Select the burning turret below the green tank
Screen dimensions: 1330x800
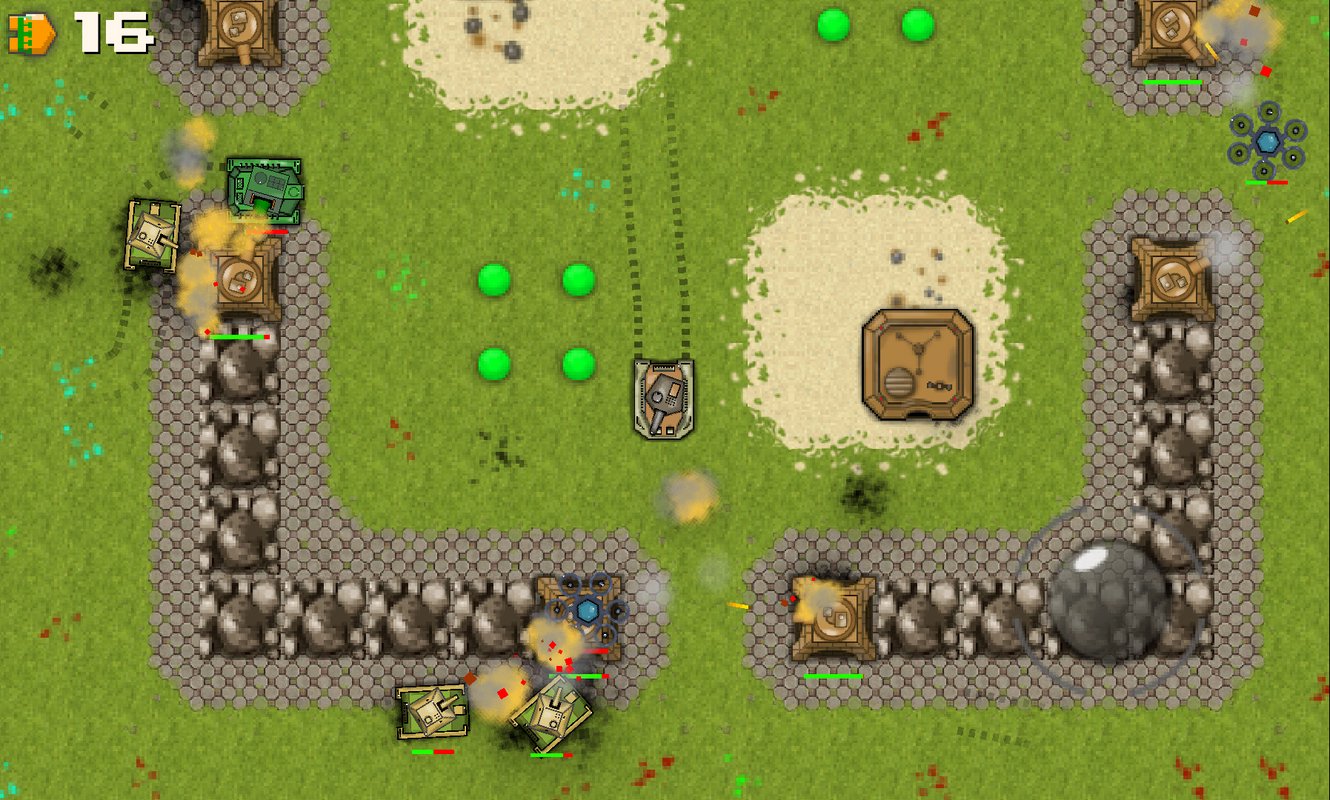(240, 280)
